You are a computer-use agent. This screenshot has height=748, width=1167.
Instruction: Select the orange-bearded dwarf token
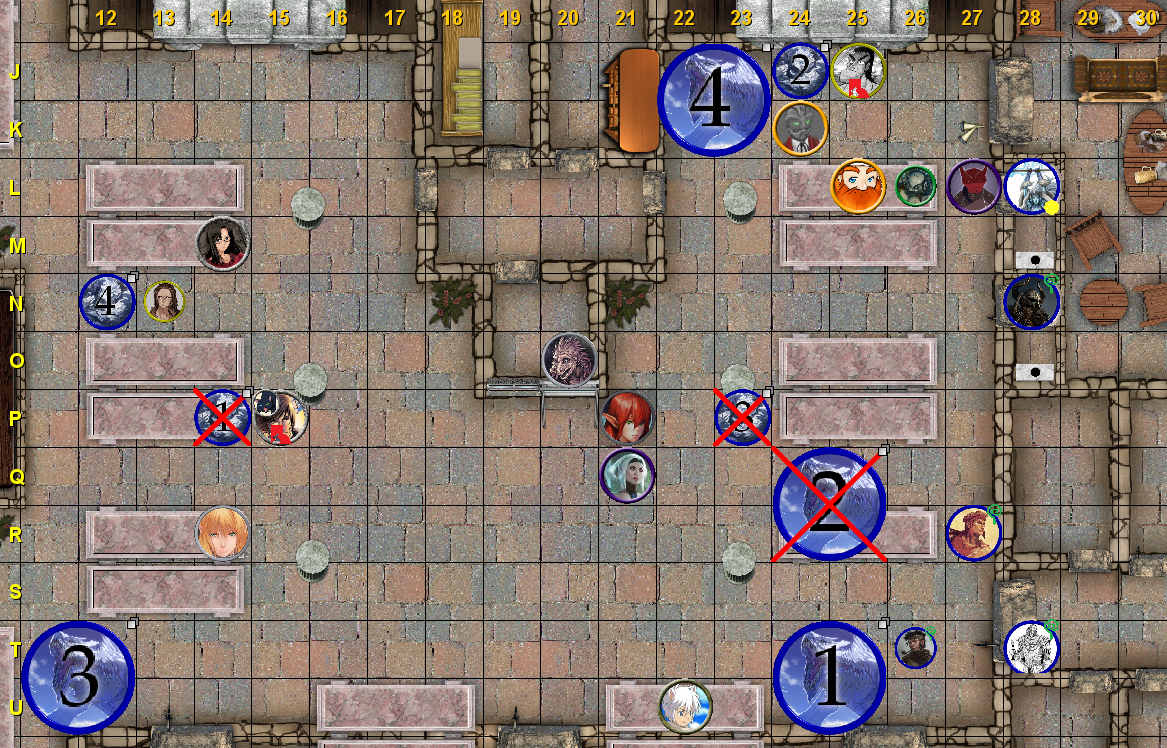pyautogui.click(x=858, y=186)
